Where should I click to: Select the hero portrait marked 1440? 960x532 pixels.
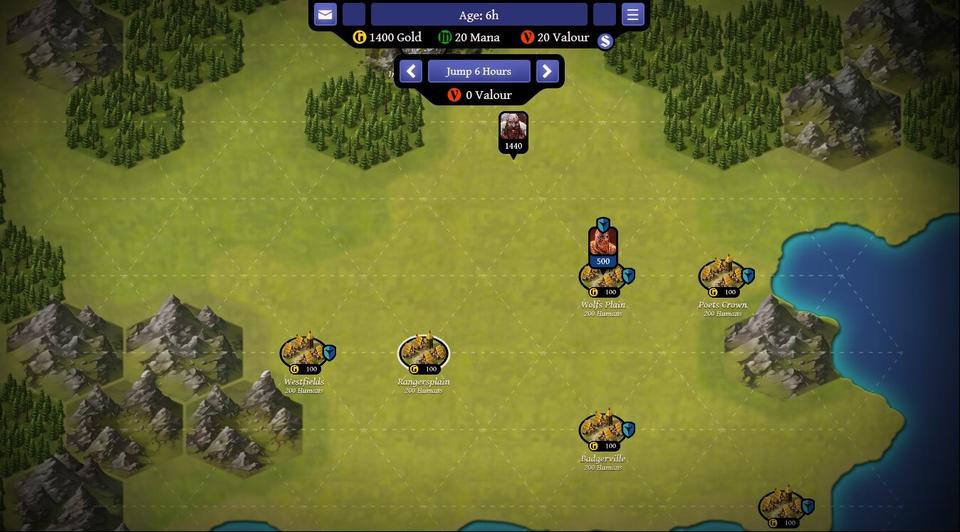(x=513, y=128)
